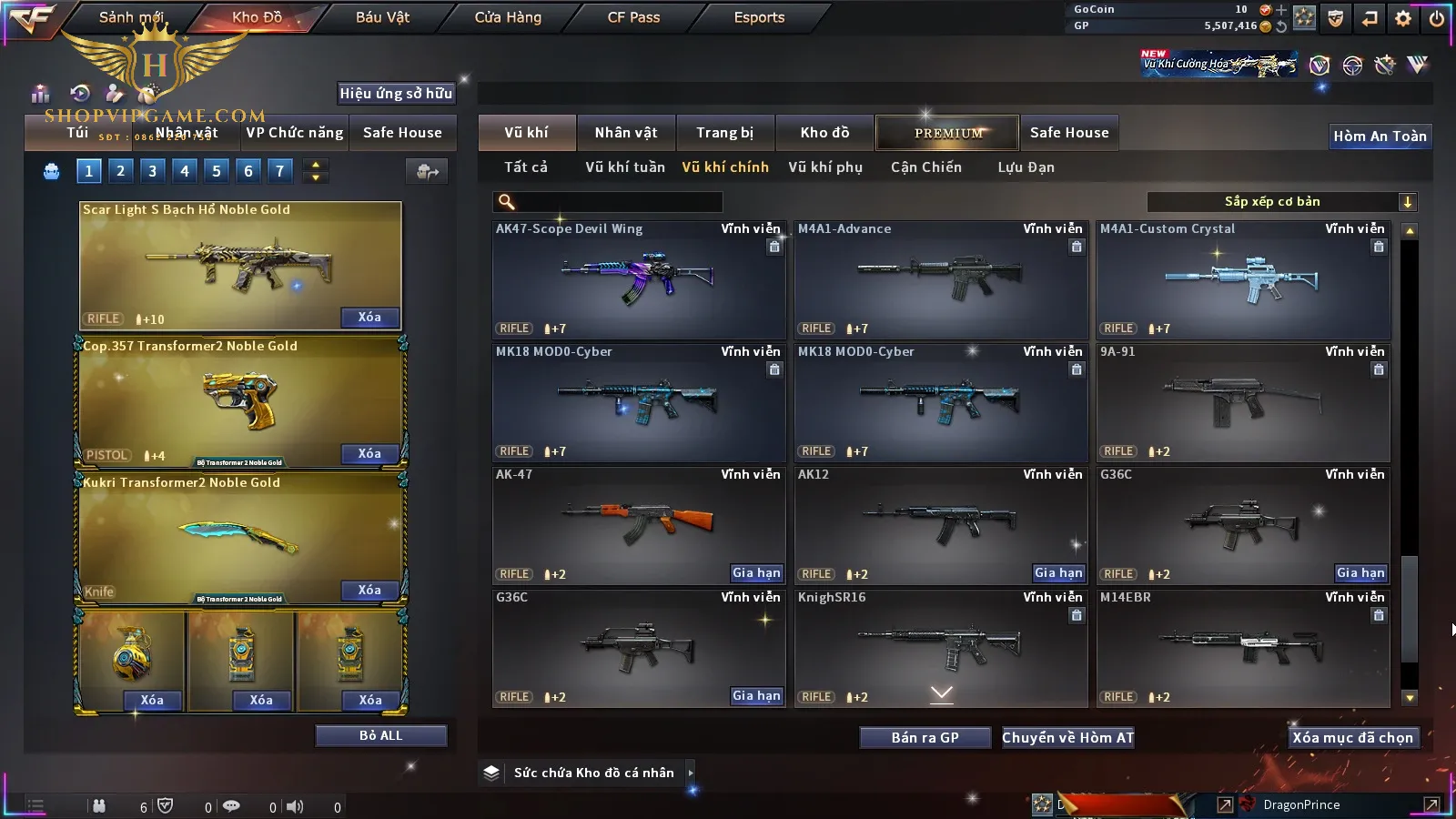Open the gear settings icon
This screenshot has width=1456, height=819.
(1403, 18)
